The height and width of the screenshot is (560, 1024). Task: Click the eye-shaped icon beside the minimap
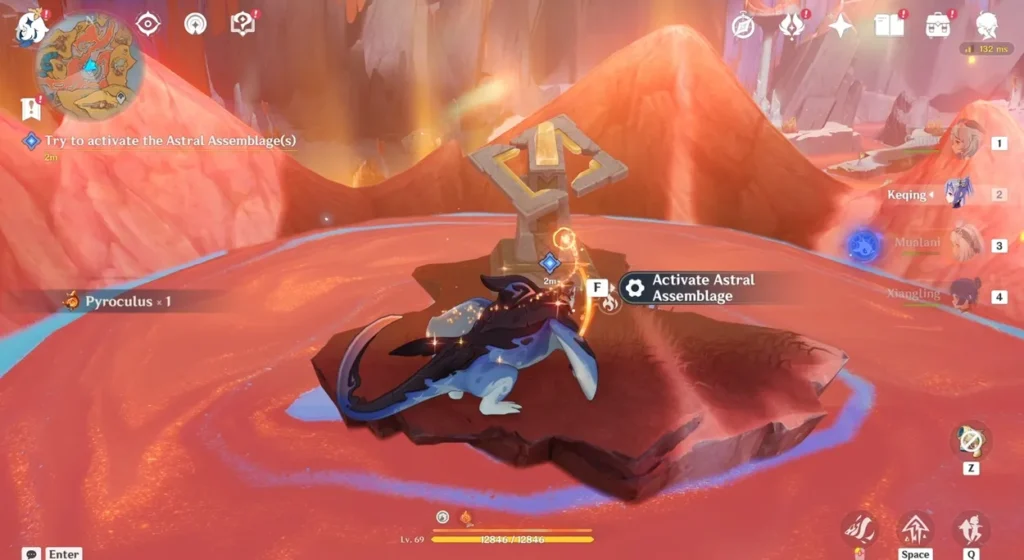click(148, 24)
